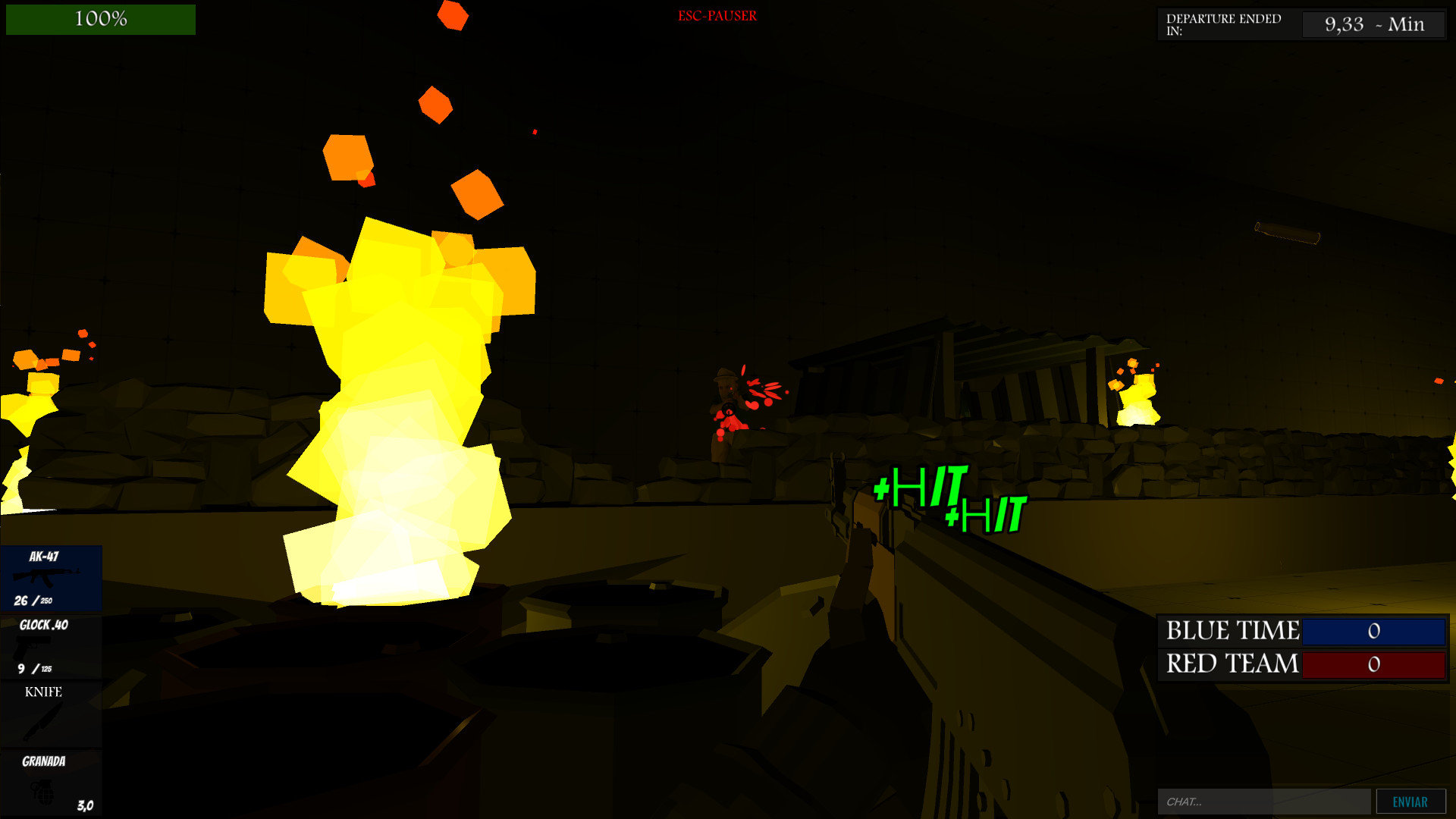1456x819 pixels.
Task: Select the BLUE TIME scoreboard entry
Action: tap(1232, 630)
